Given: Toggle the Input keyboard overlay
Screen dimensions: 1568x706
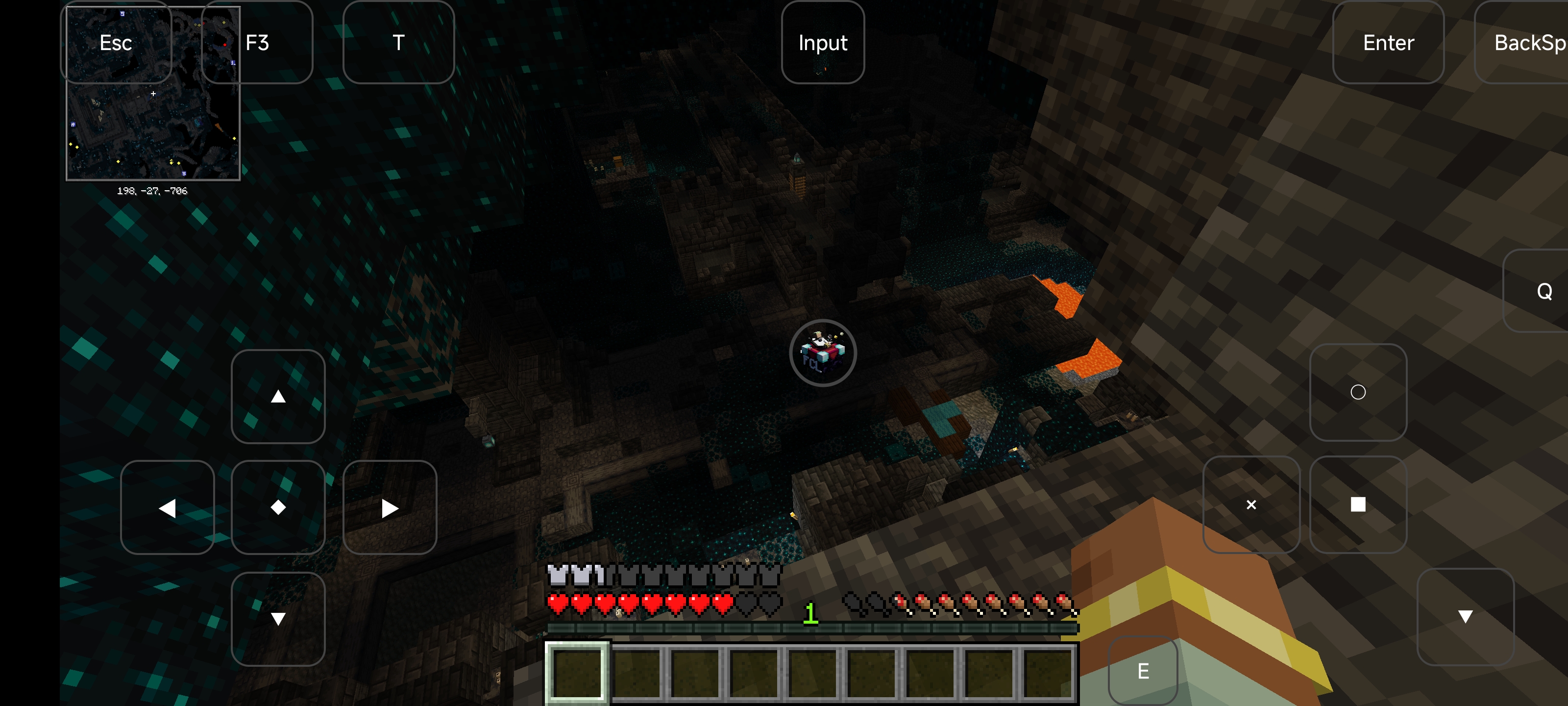Looking at the screenshot, I should coord(822,43).
